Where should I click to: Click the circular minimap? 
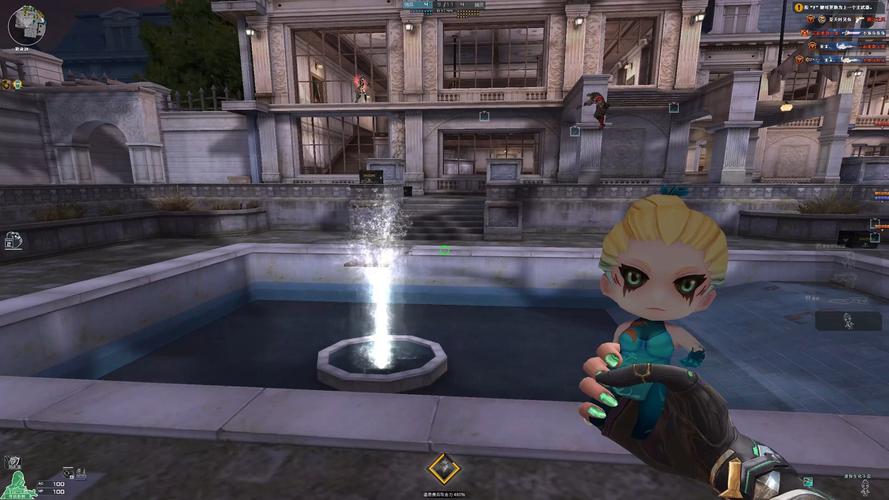[x=26, y=24]
